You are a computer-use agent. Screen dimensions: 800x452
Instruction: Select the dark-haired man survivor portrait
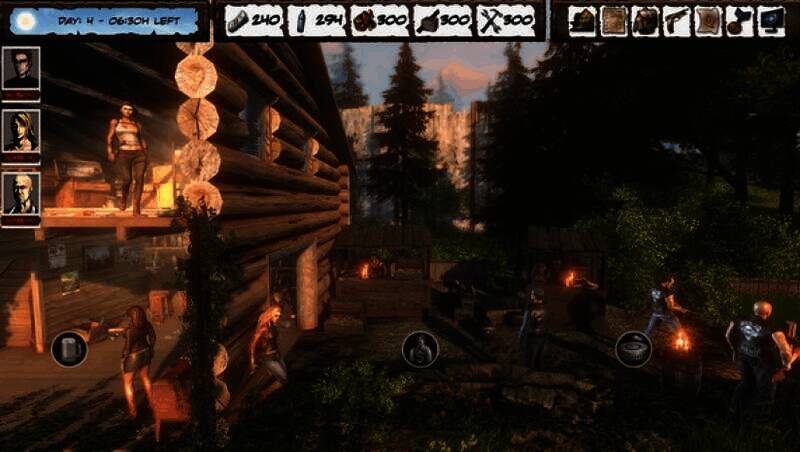tap(21, 68)
